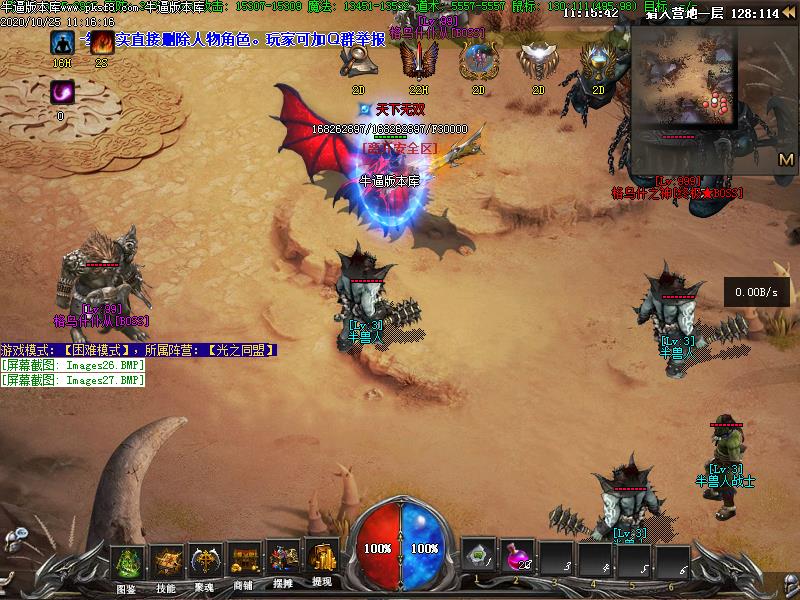Click the golden hourglass timed icon

click(598, 62)
